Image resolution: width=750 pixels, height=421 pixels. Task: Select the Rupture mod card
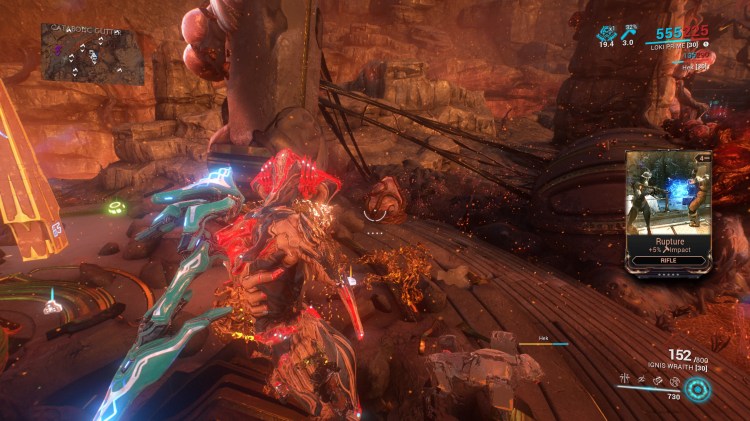(668, 212)
